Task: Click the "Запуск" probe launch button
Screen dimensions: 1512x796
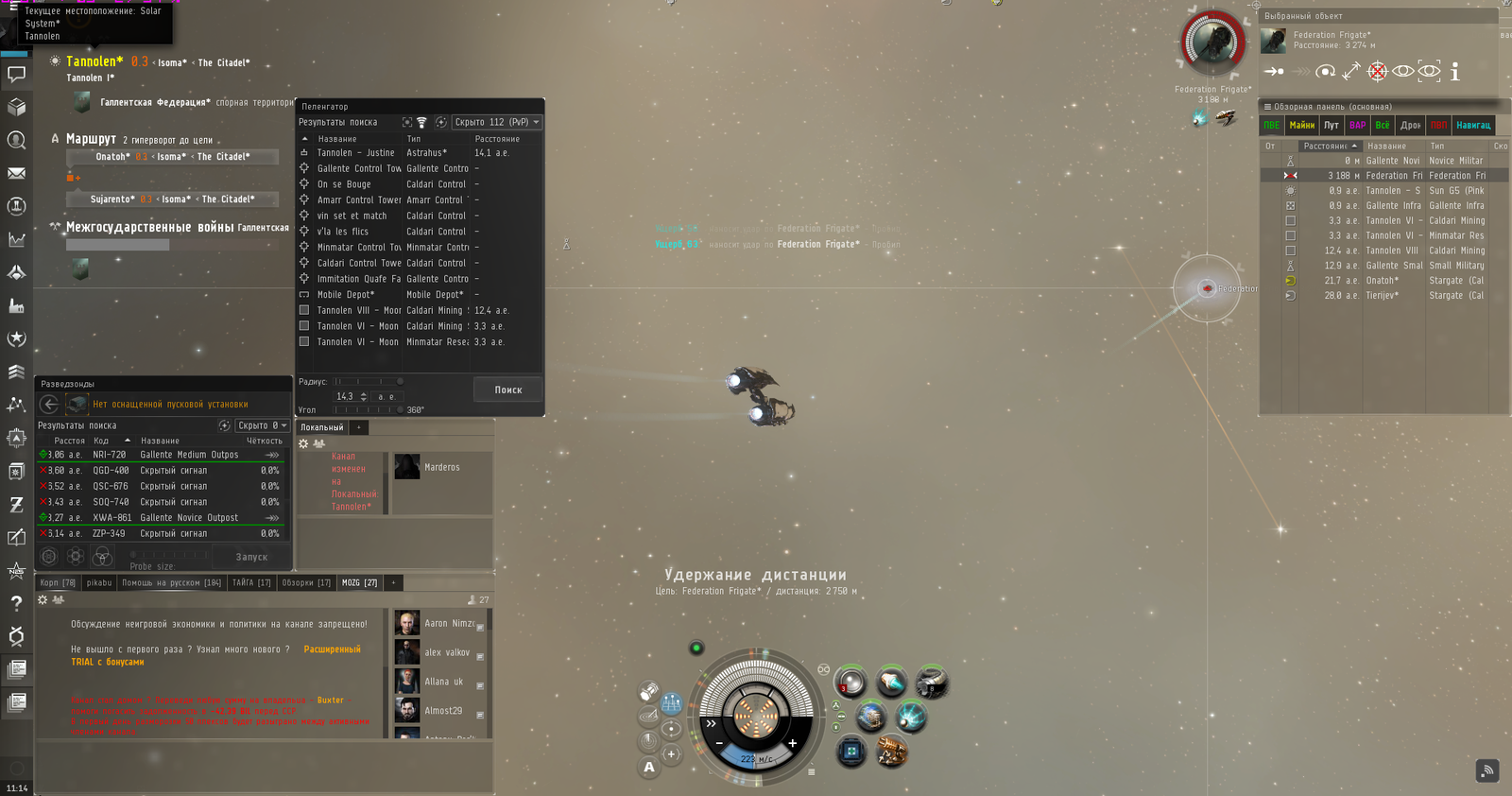Action: [251, 557]
